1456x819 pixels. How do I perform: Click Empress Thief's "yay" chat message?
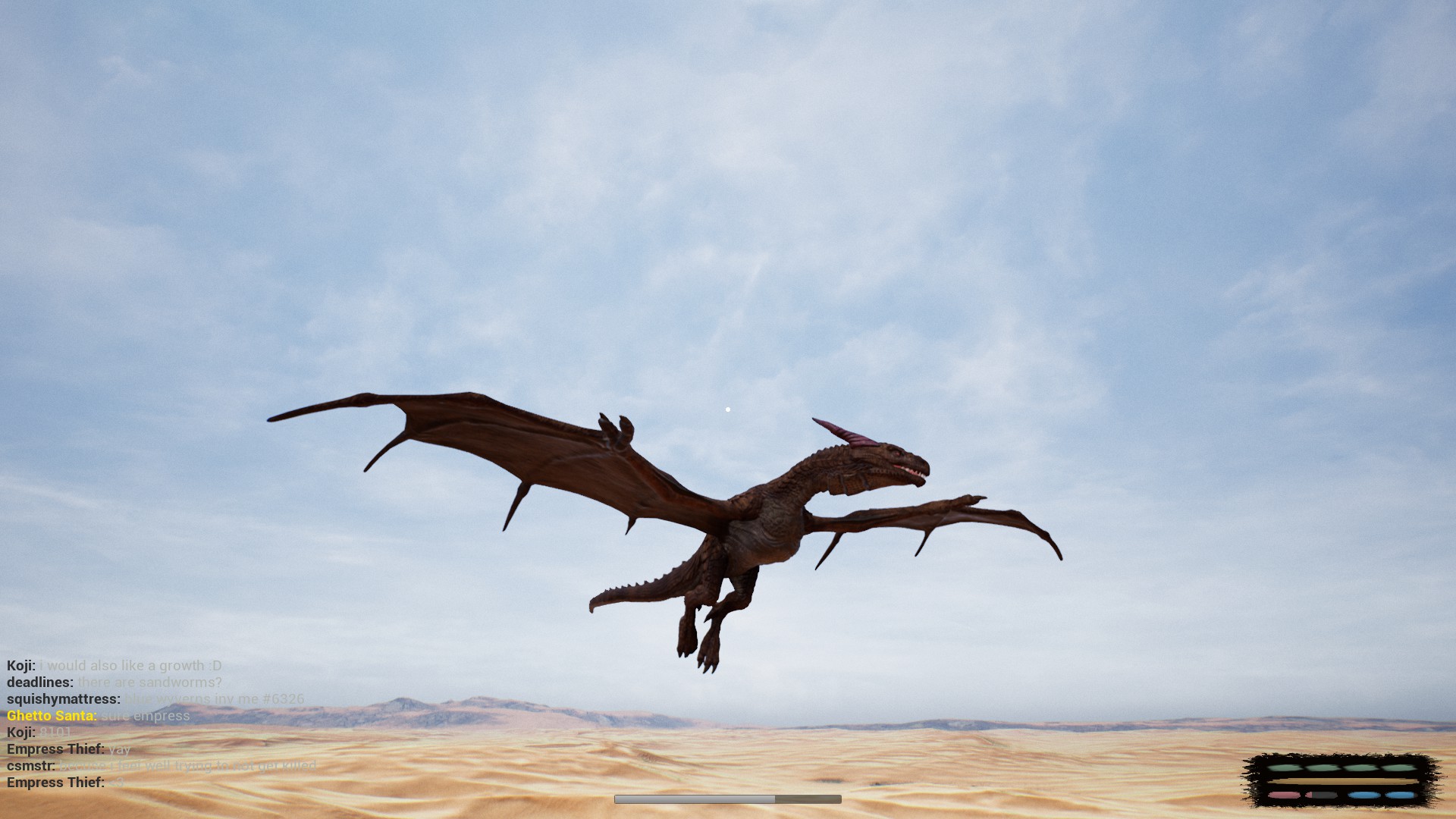[x=119, y=749]
